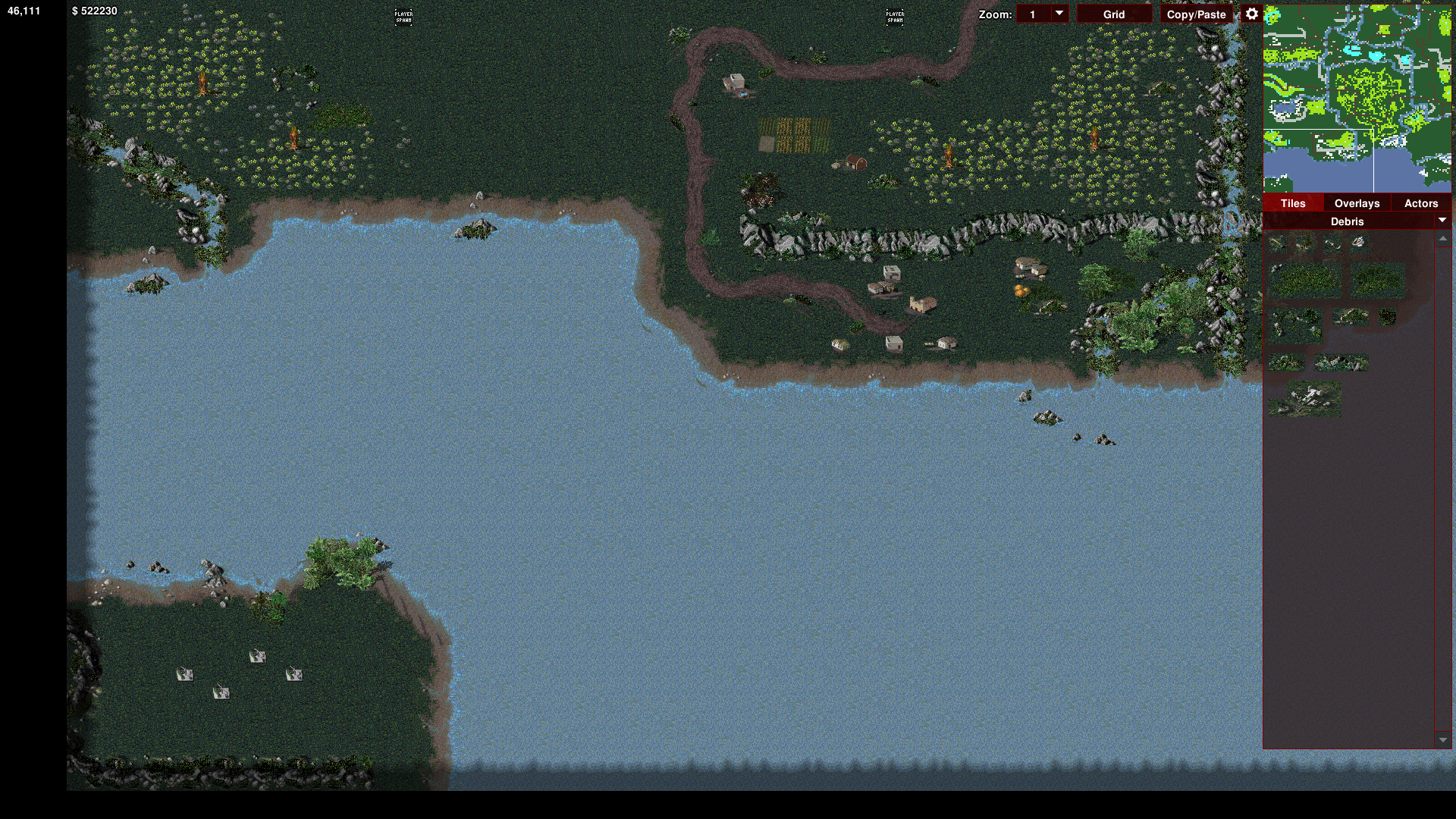Switch to the Tiles tab
The width and height of the screenshot is (1456, 819).
(1293, 203)
